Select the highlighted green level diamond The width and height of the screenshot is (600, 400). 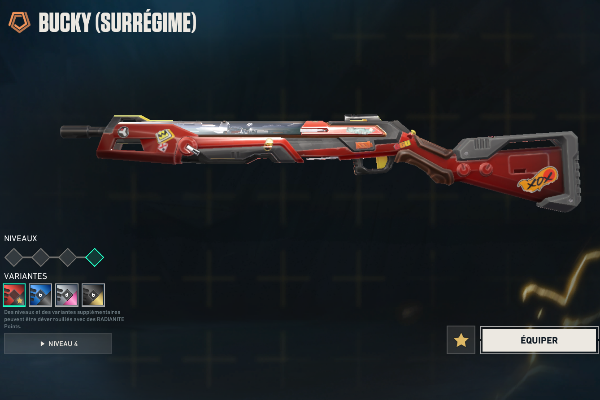click(x=94, y=257)
